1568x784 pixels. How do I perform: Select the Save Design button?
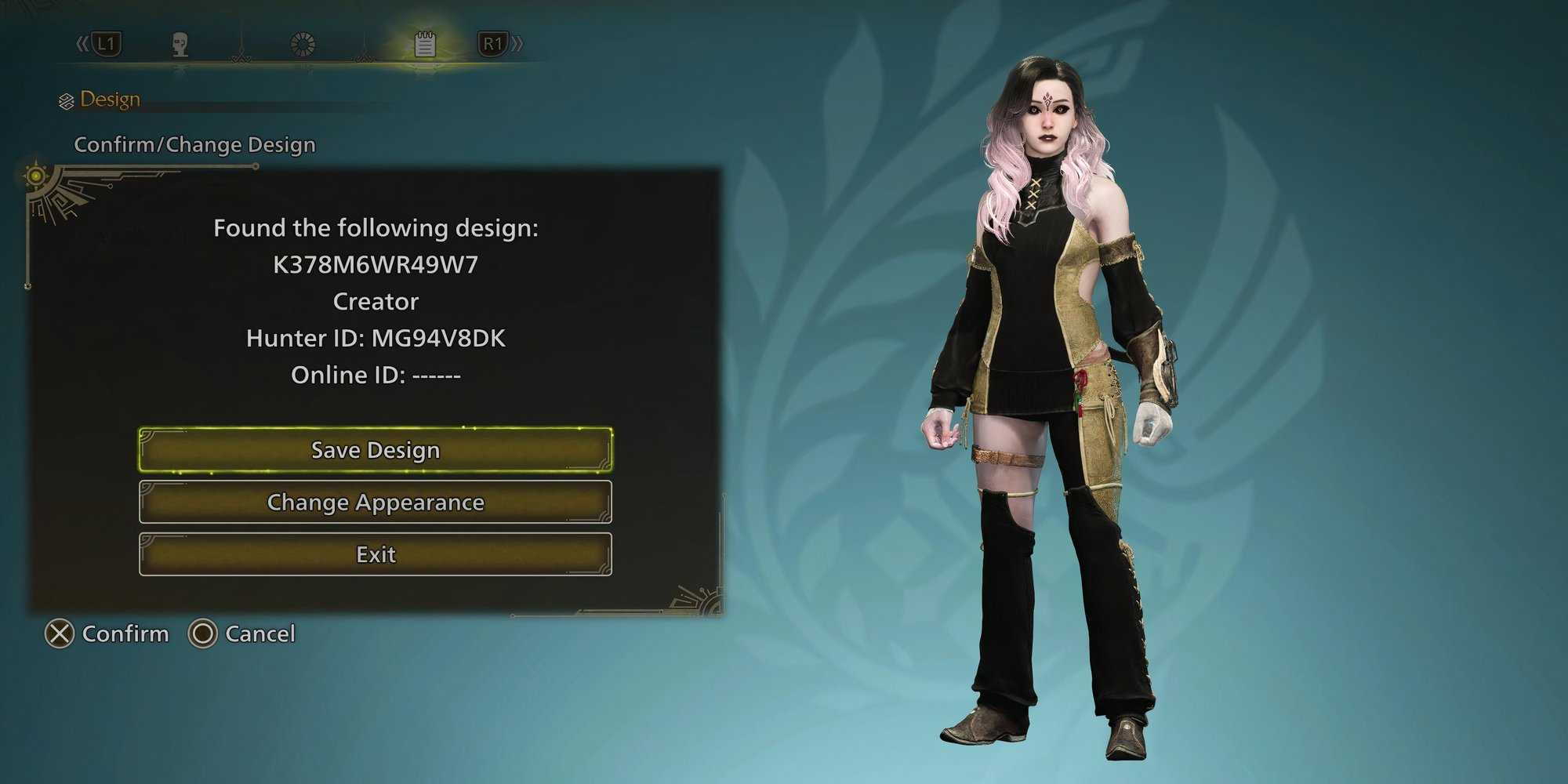[376, 450]
